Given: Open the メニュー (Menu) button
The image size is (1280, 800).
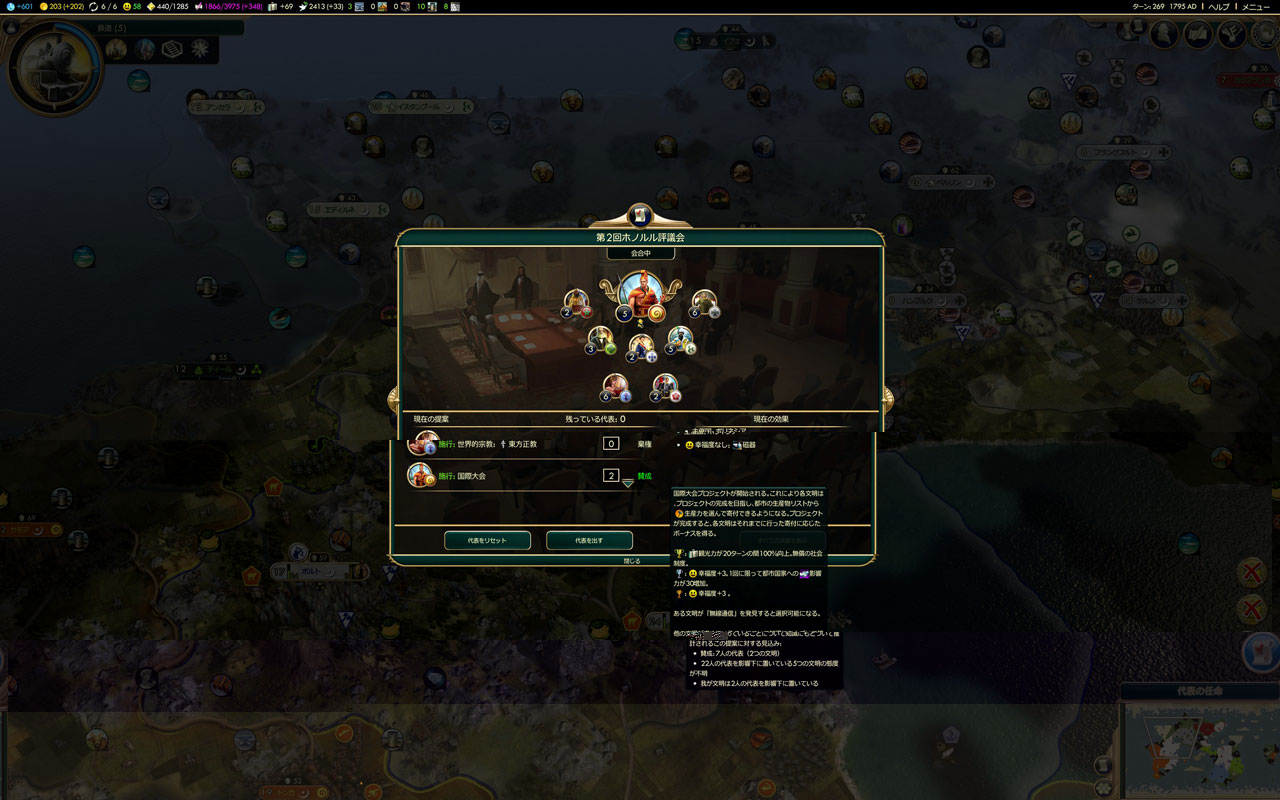Looking at the screenshot, I should [x=1256, y=6].
